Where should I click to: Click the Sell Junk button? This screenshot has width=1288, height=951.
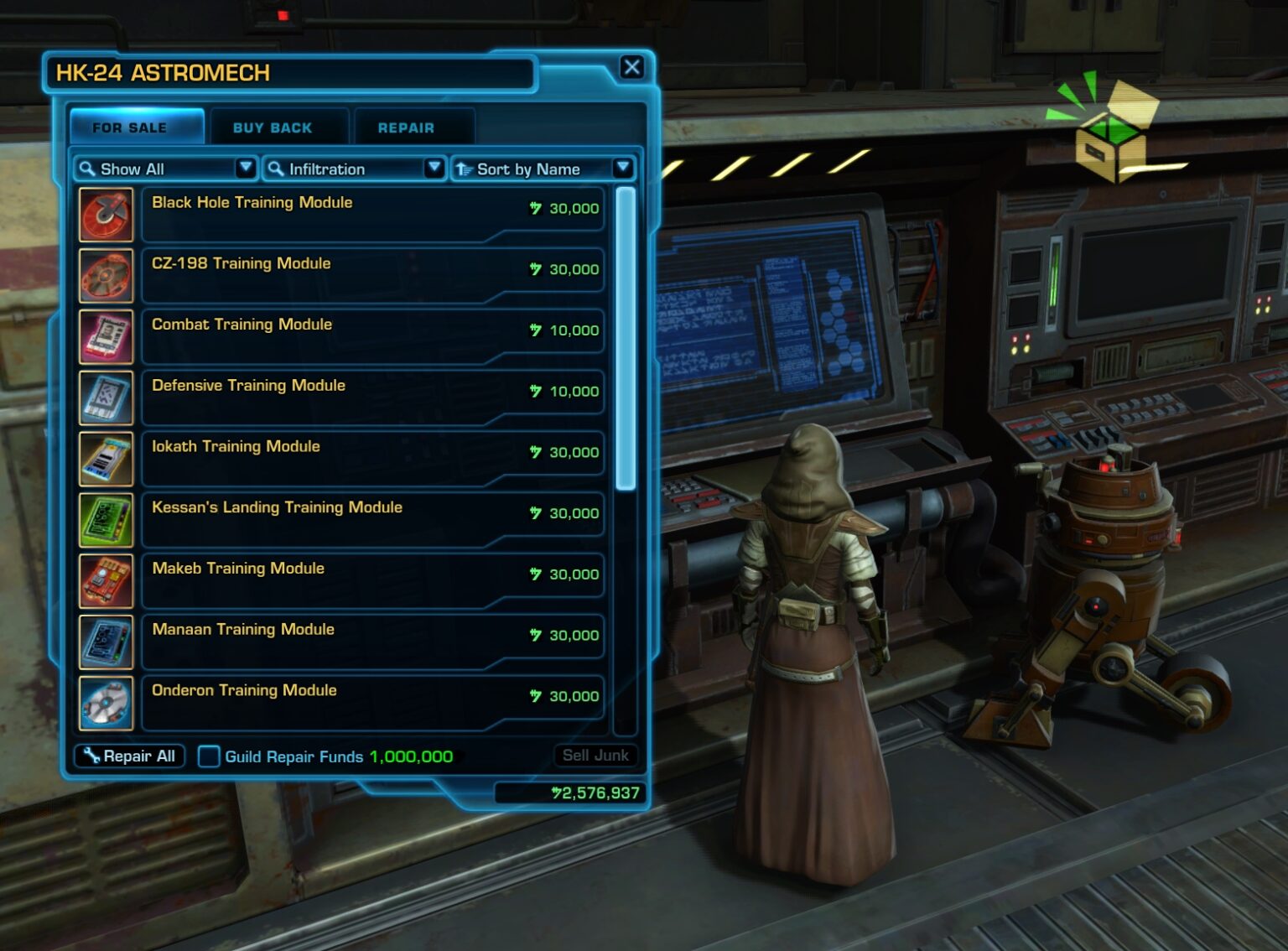click(x=596, y=755)
